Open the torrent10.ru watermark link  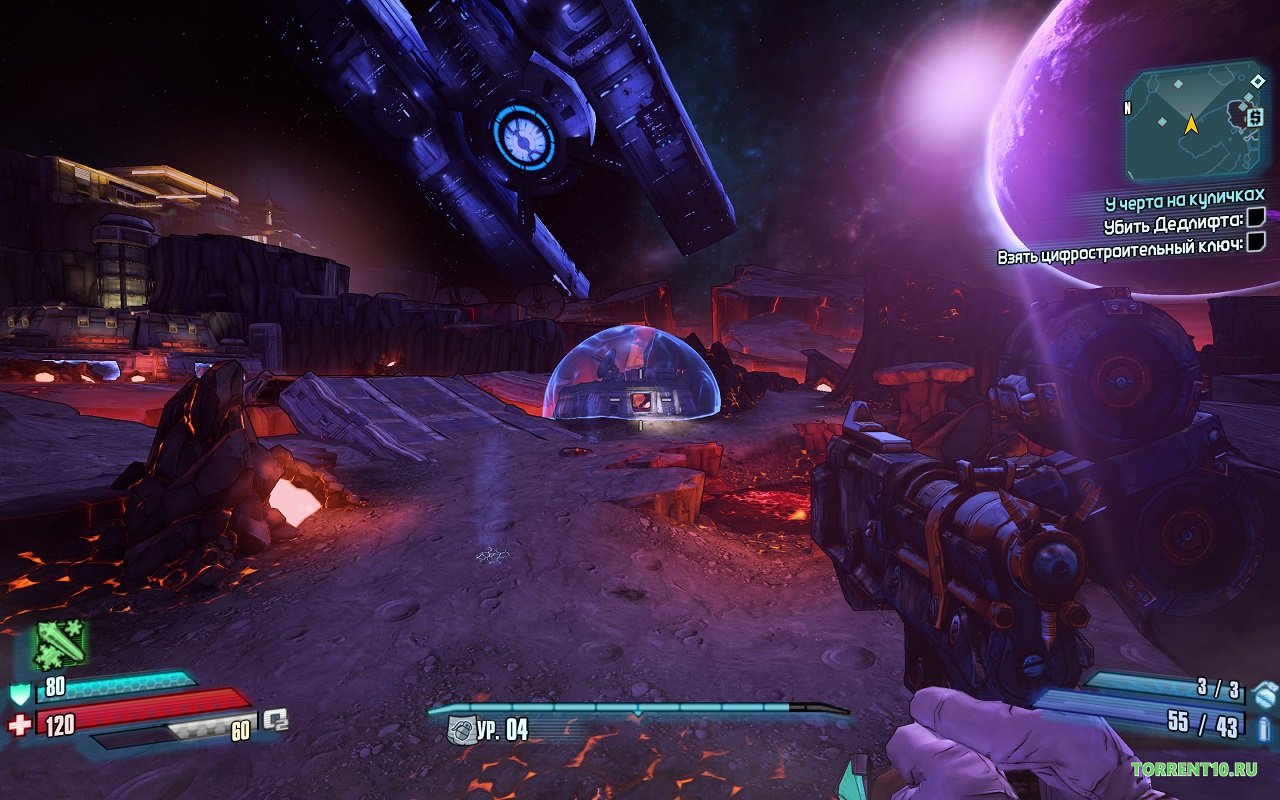(1194, 769)
